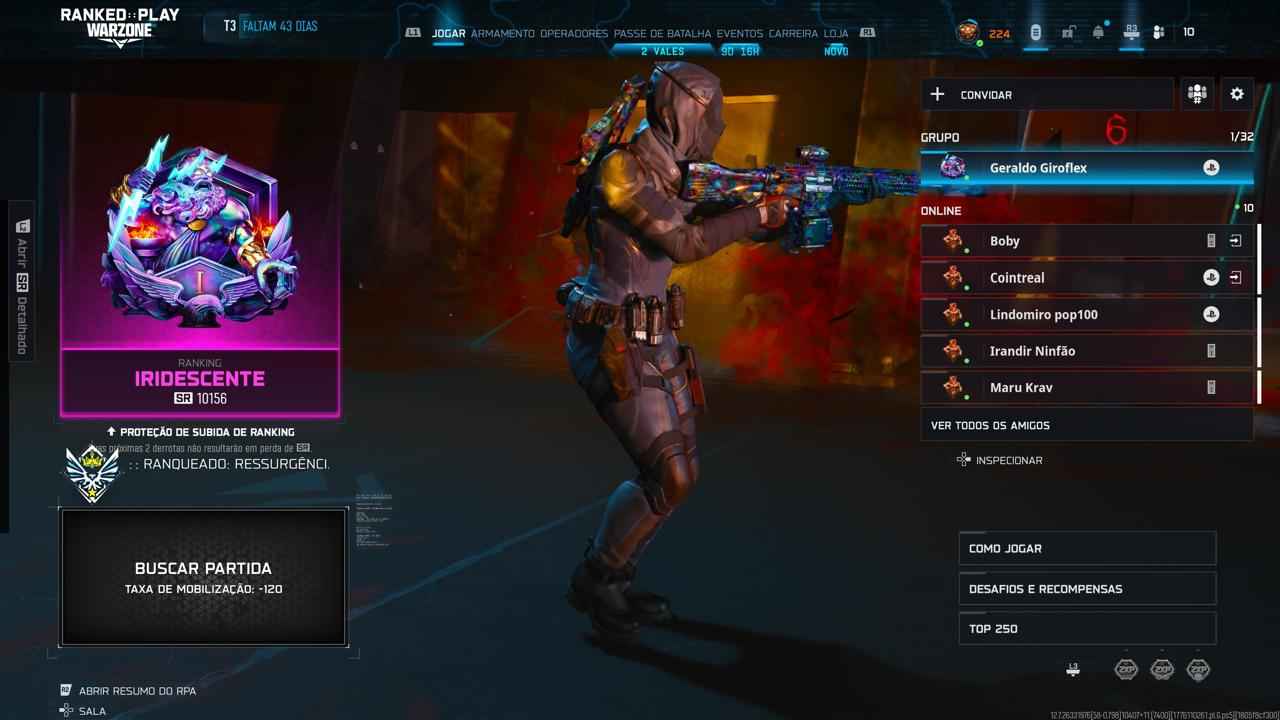Click the gamepad icon beside INSPECIONAR
1280x720 pixels.
coord(963,459)
